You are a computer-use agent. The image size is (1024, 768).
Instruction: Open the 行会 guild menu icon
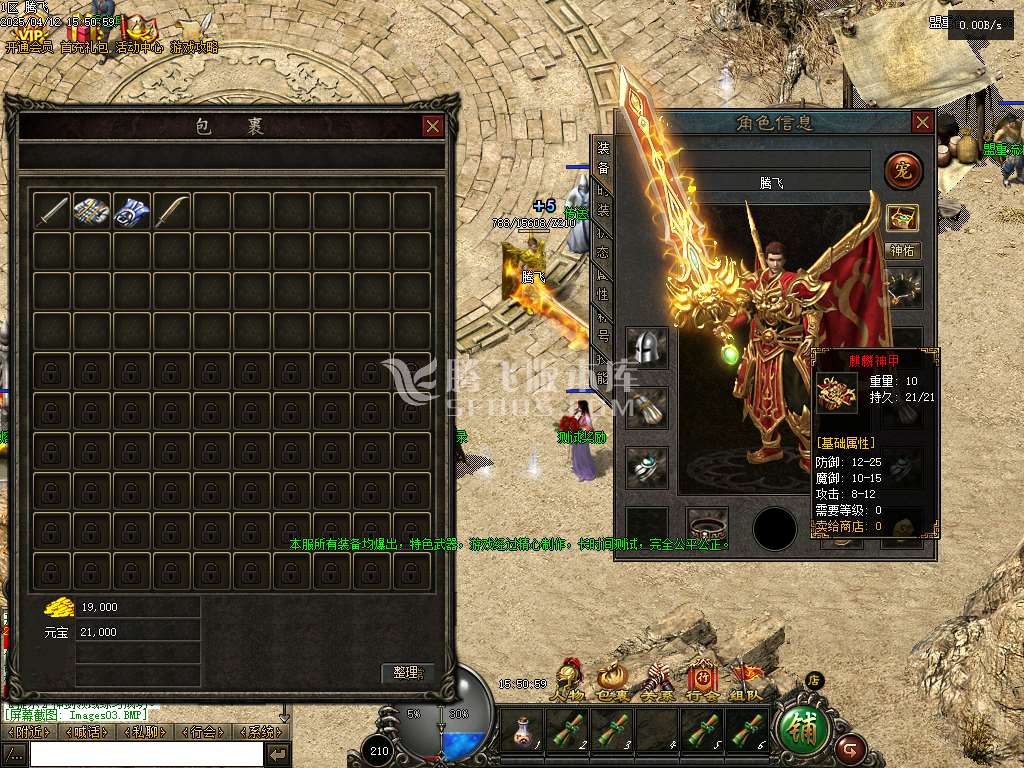pos(701,680)
